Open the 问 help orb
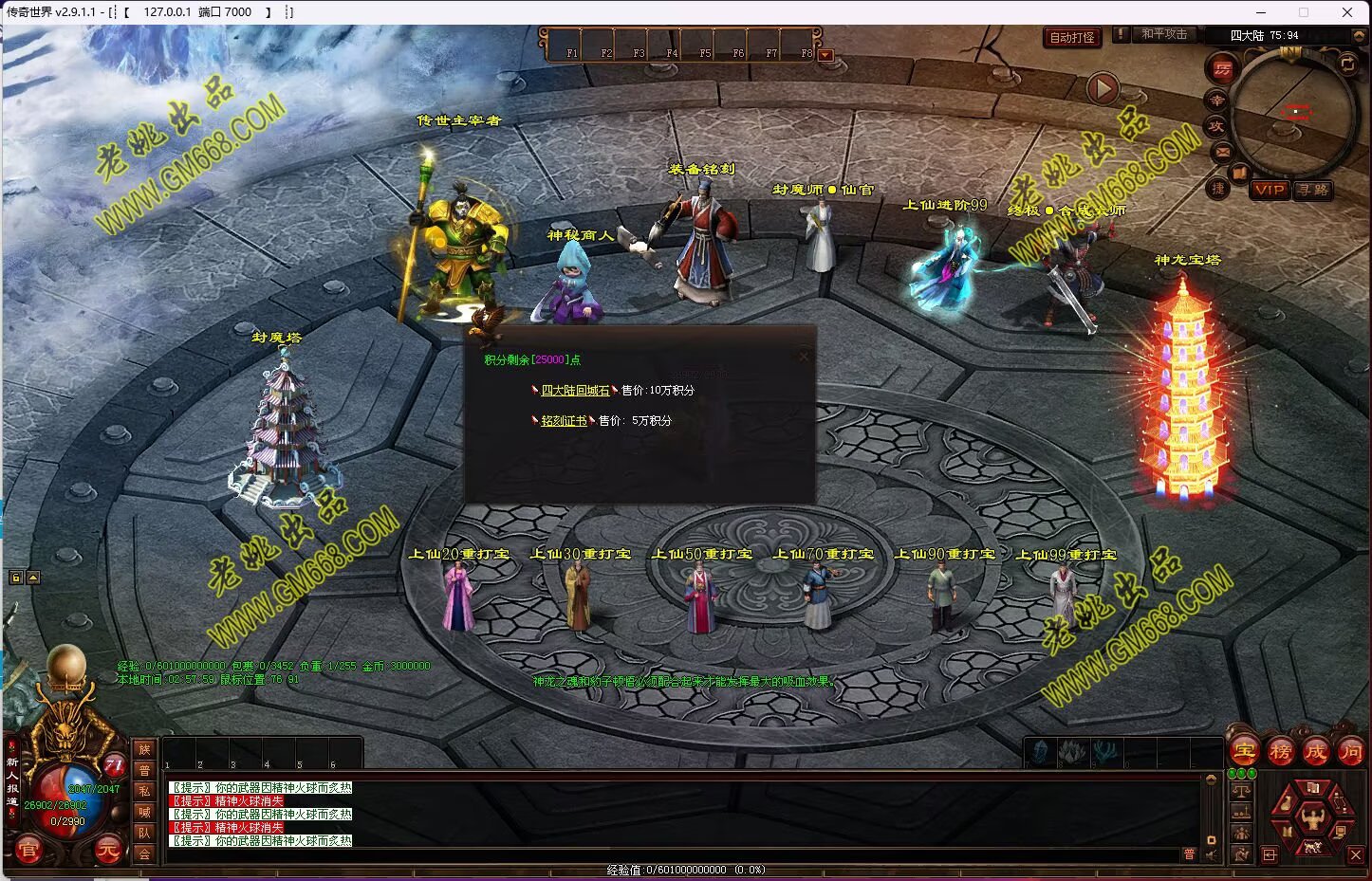The image size is (1372, 881). coord(1350,752)
